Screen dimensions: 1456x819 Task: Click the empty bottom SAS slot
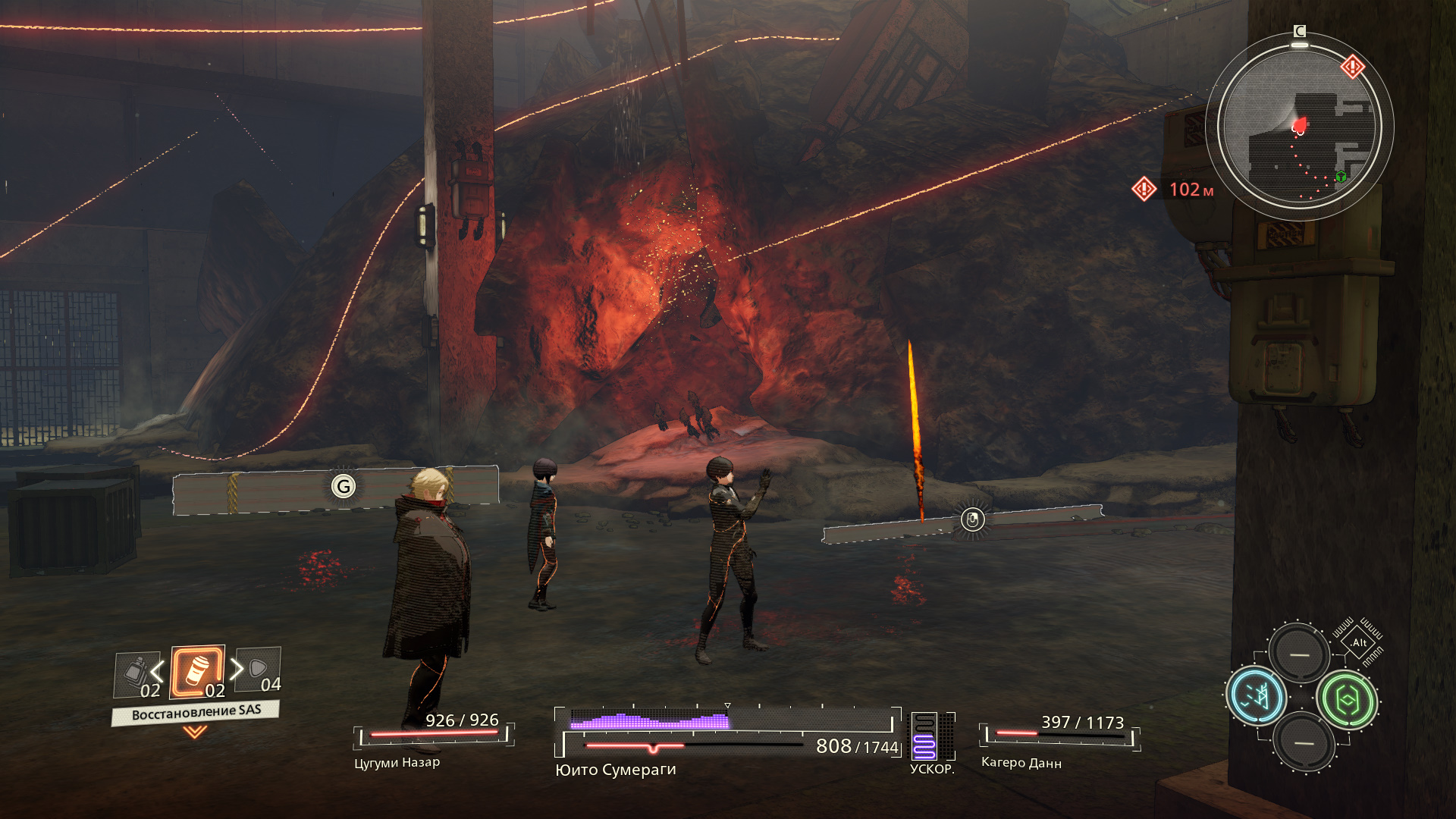(x=1304, y=742)
